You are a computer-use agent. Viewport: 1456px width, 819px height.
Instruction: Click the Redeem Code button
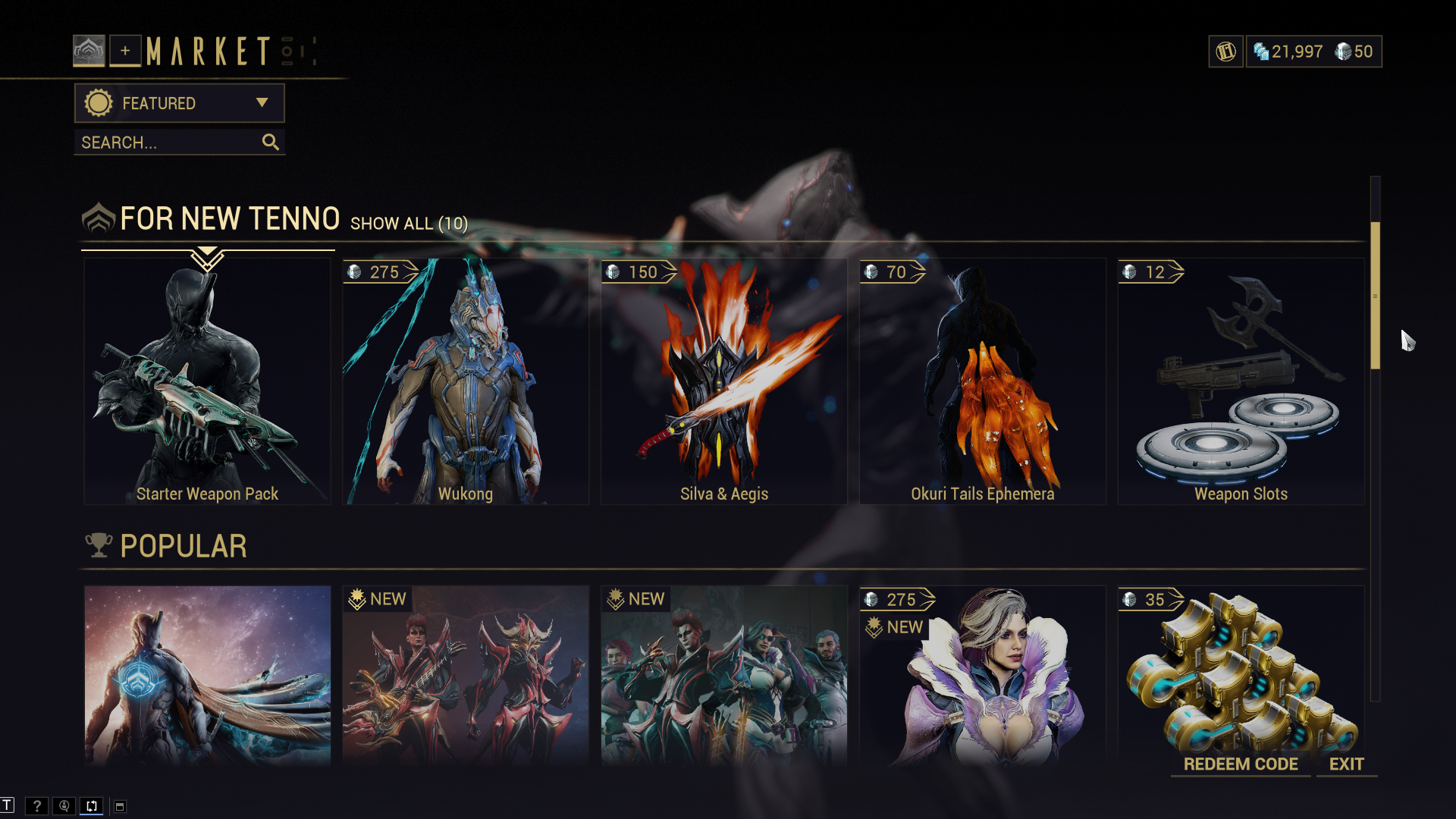point(1241,764)
